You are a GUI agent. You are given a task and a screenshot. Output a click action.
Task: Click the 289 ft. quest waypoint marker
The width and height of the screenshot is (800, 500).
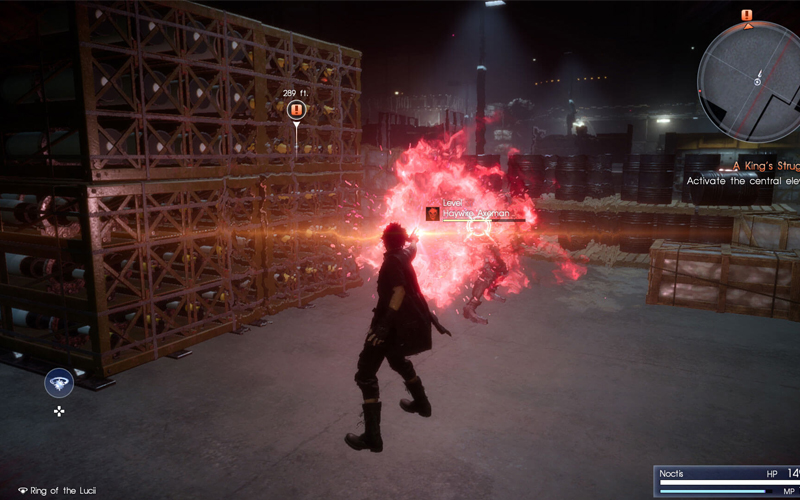(x=295, y=110)
